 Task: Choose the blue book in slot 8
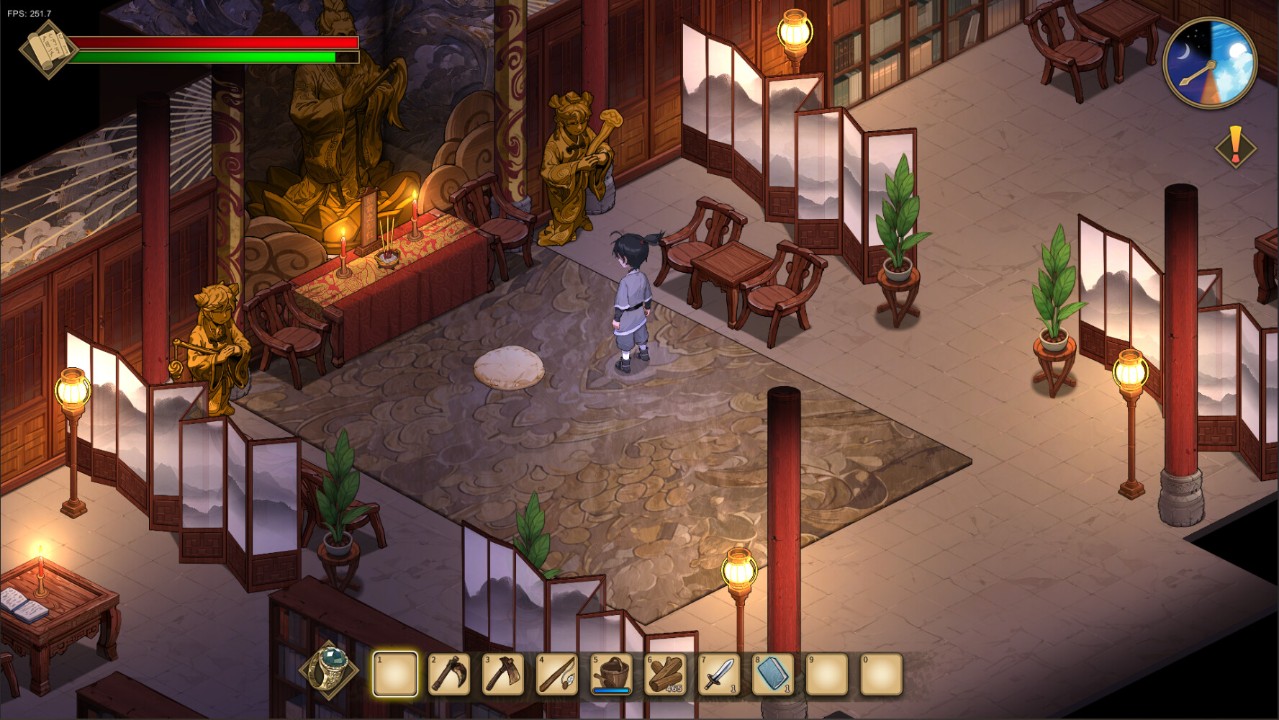tap(773, 674)
